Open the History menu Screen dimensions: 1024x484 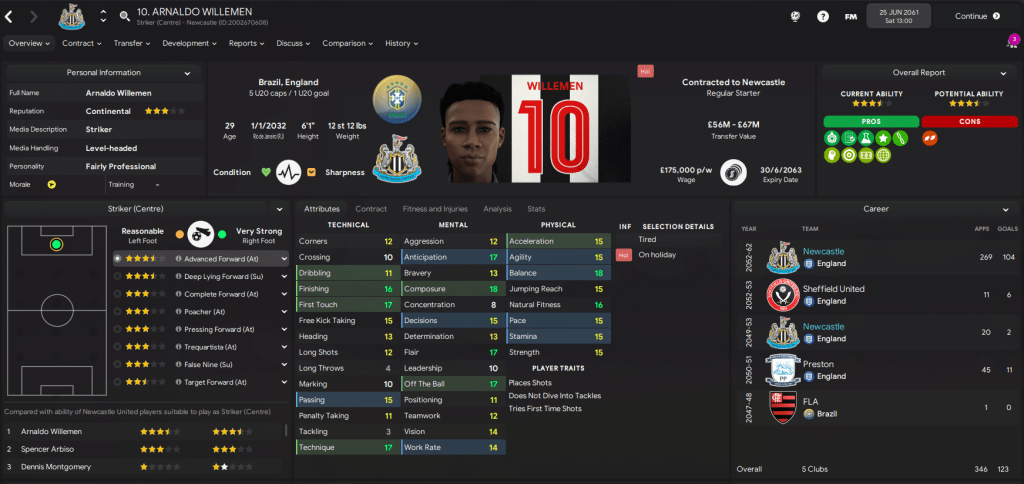pyautogui.click(x=401, y=43)
